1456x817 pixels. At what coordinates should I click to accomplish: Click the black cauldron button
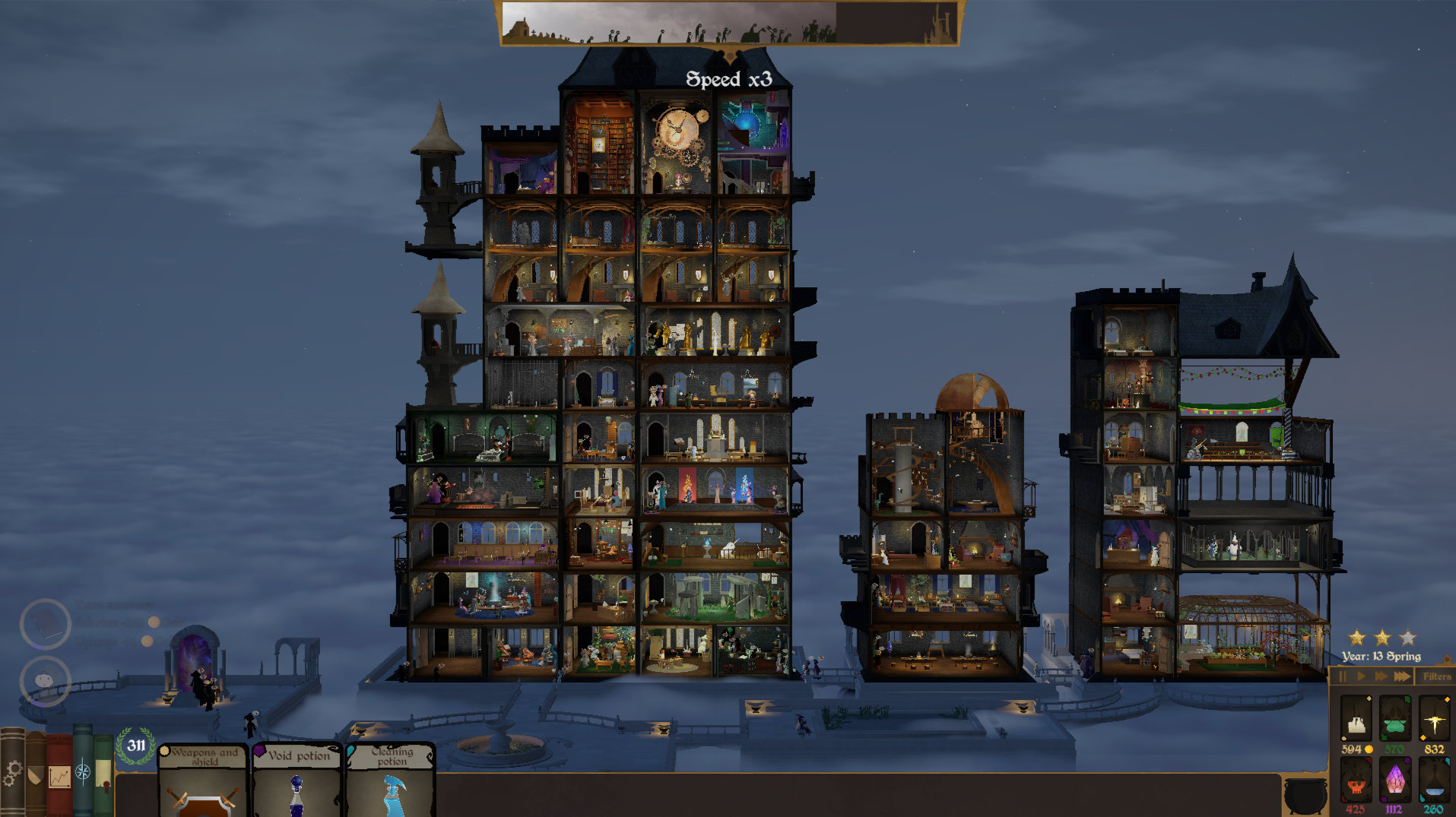coord(1305,794)
